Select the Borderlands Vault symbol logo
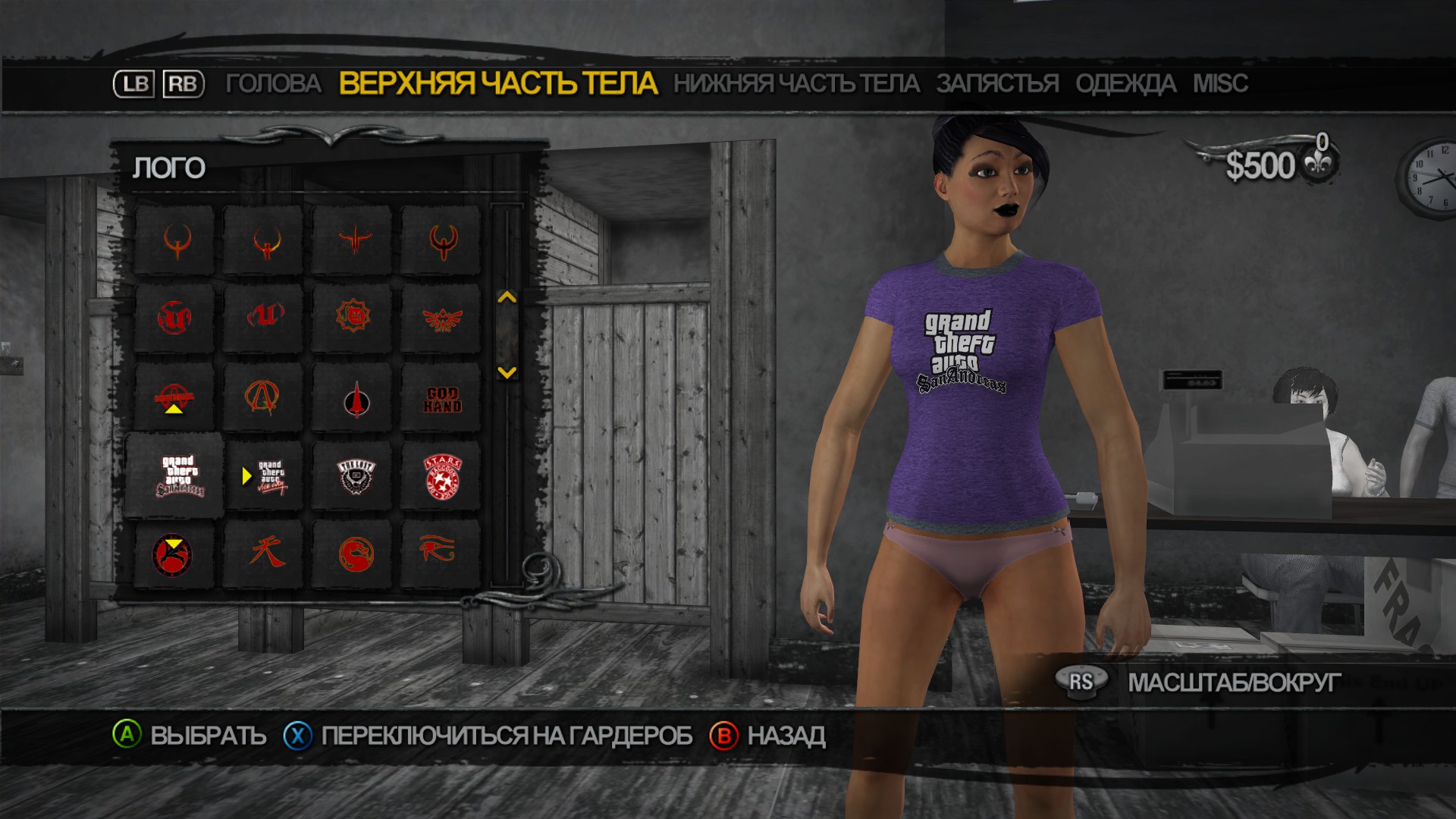Viewport: 1456px width, 819px height. [x=264, y=397]
